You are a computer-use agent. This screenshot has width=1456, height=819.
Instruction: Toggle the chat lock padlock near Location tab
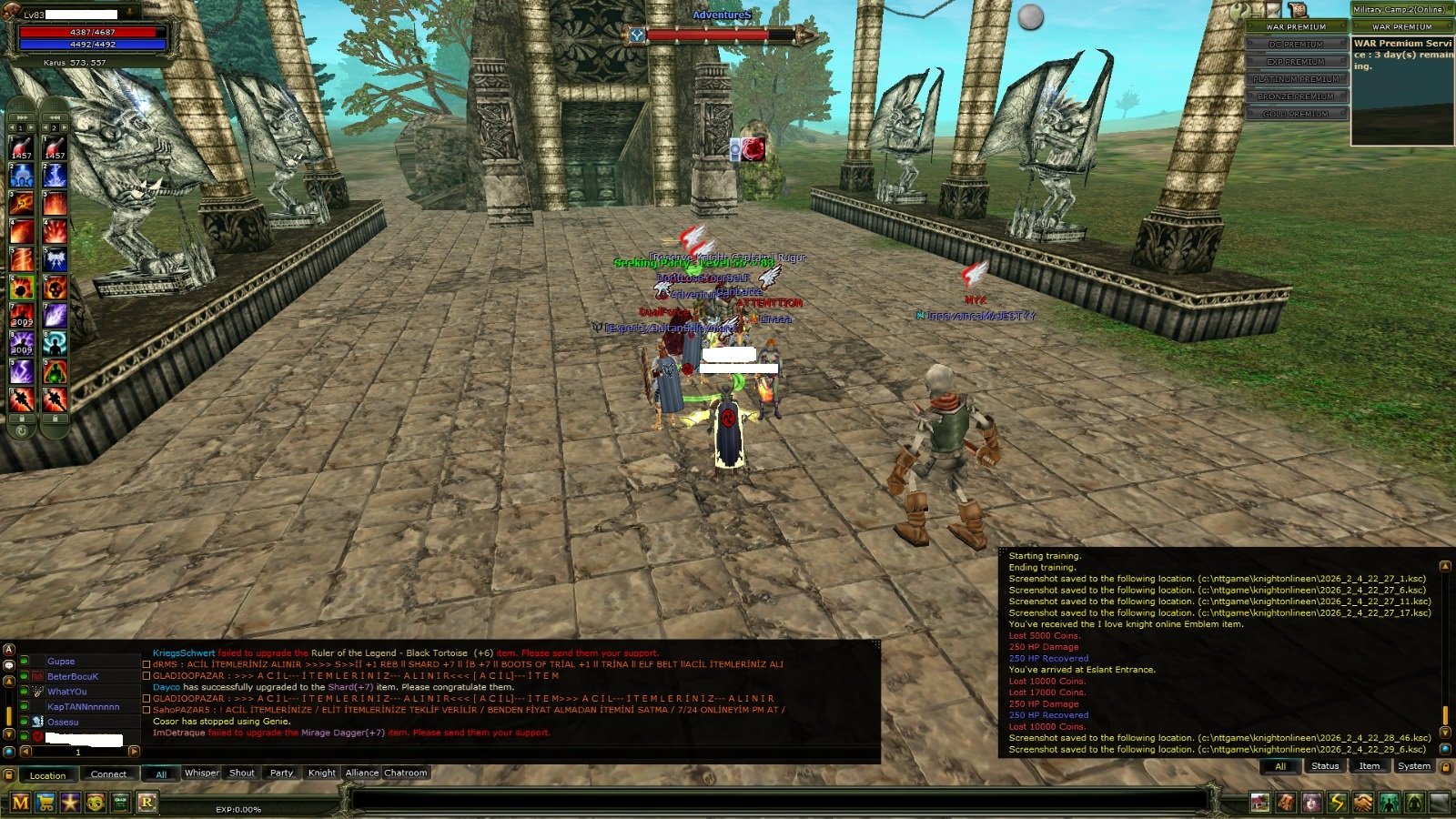[x=8, y=773]
